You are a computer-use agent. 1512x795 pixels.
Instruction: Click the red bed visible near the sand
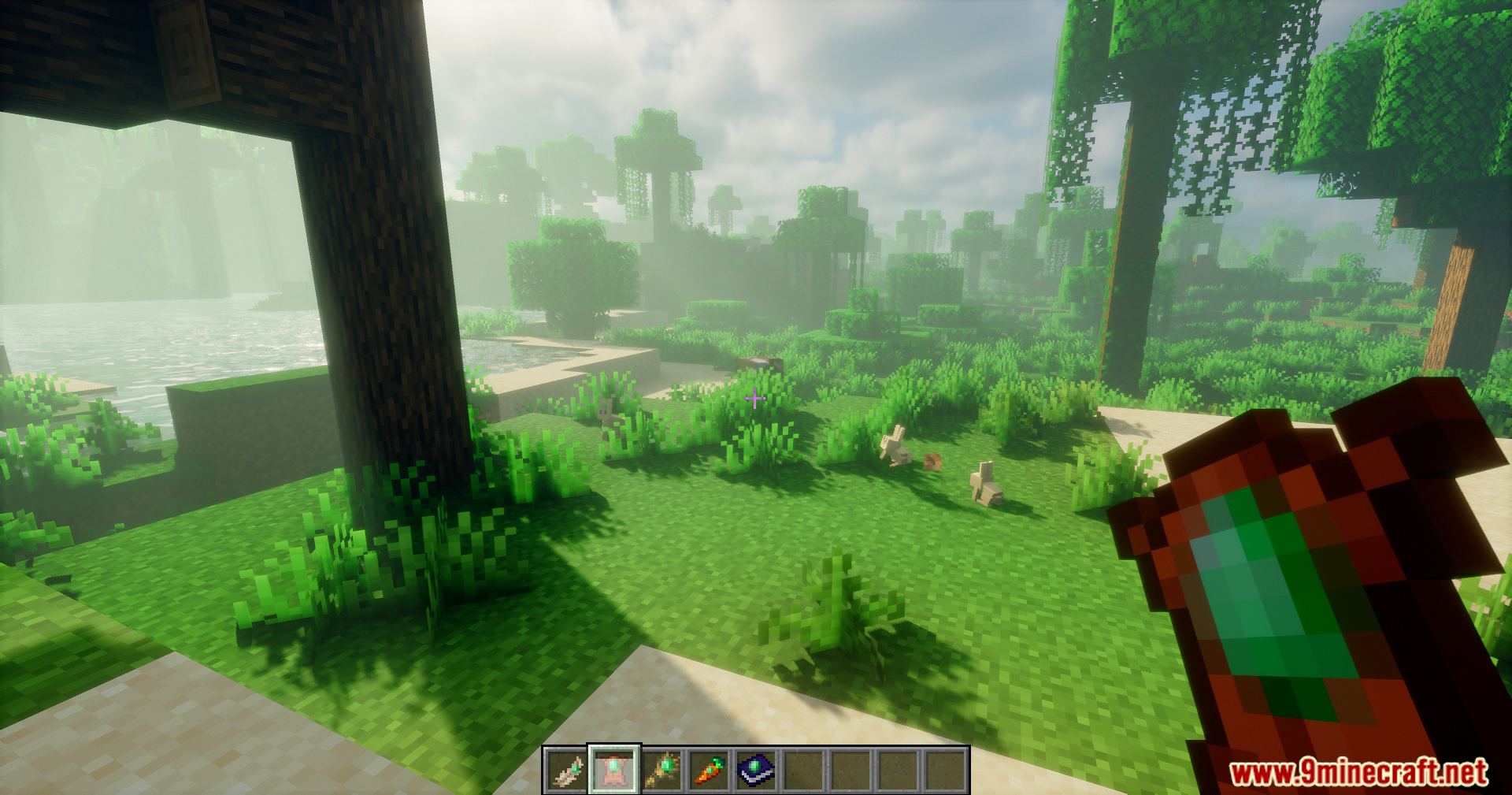click(760, 362)
